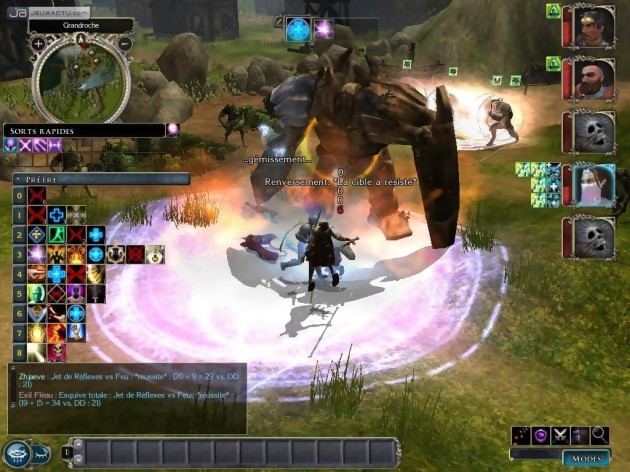Open the Modes button

585,457
